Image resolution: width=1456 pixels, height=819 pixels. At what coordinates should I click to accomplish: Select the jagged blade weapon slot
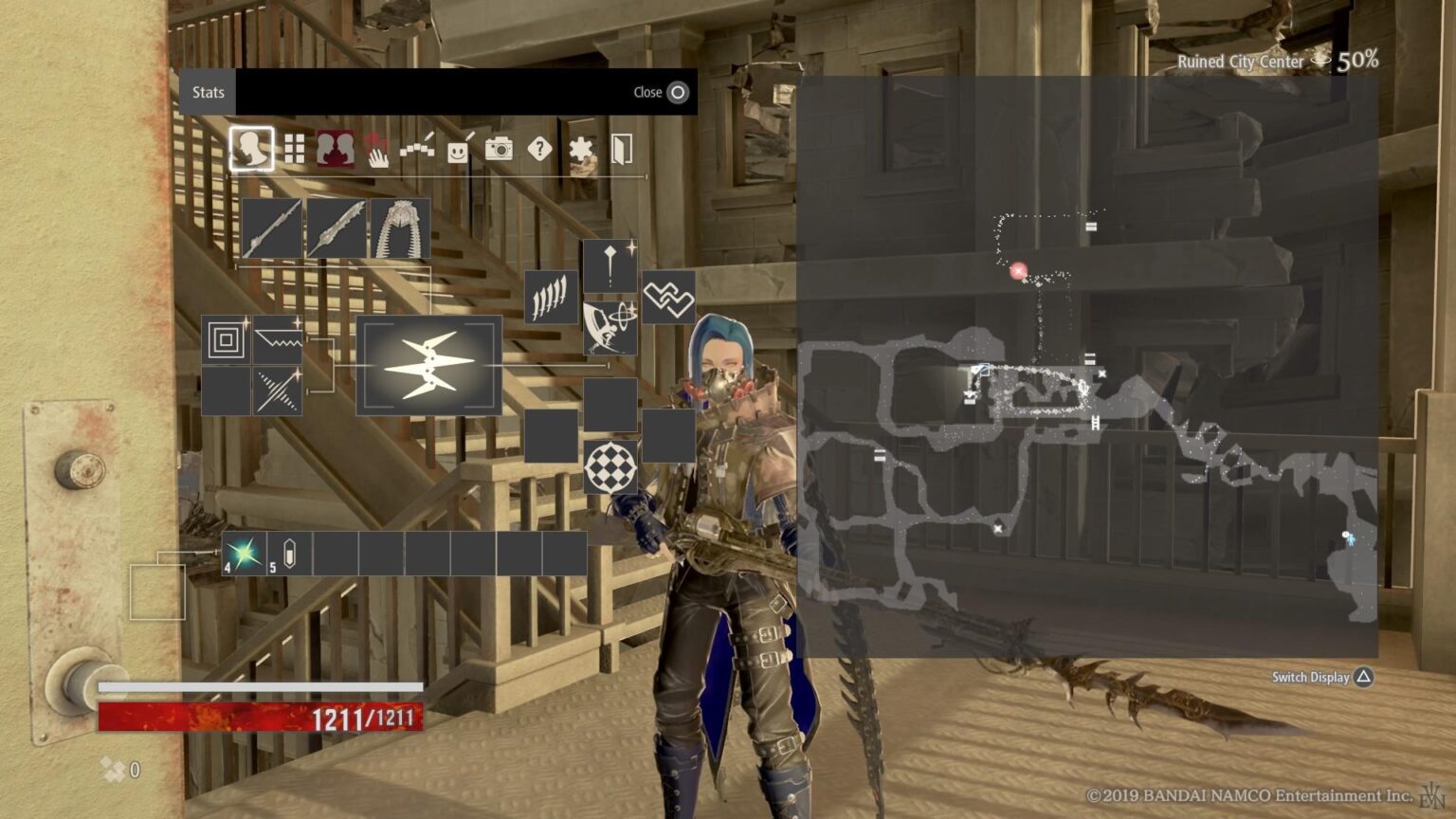point(337,228)
